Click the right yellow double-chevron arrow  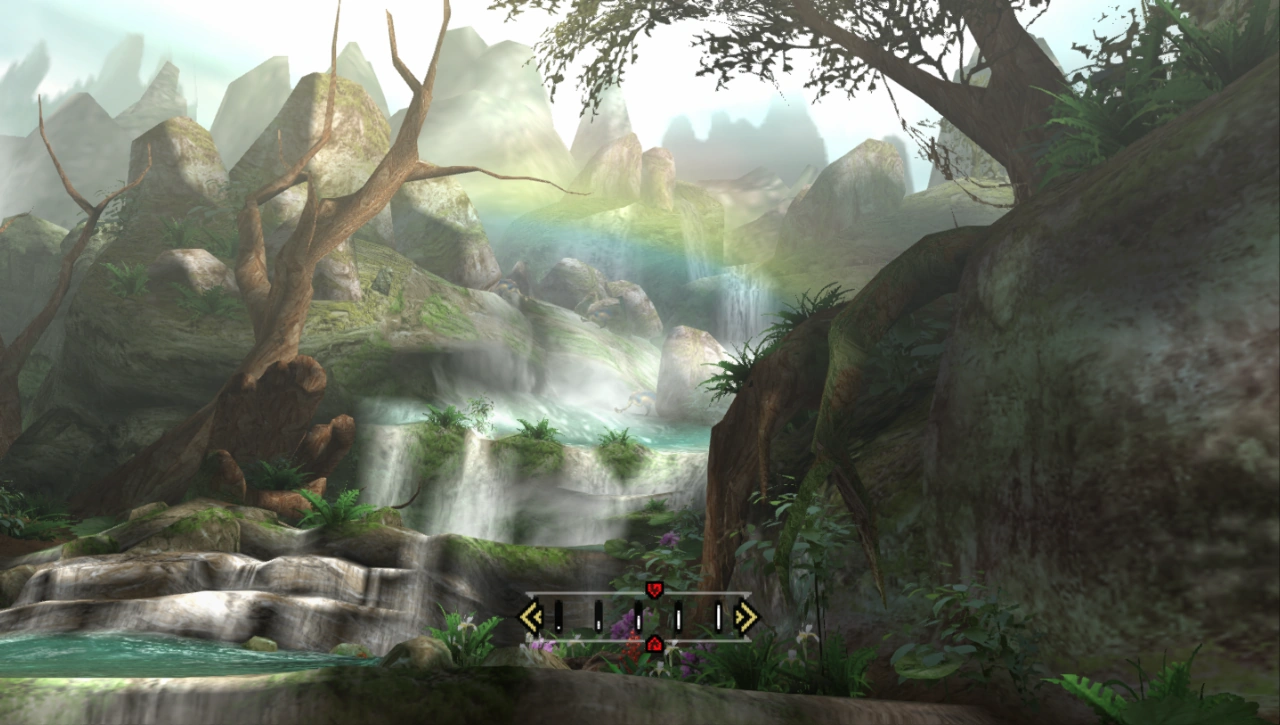[x=746, y=617]
